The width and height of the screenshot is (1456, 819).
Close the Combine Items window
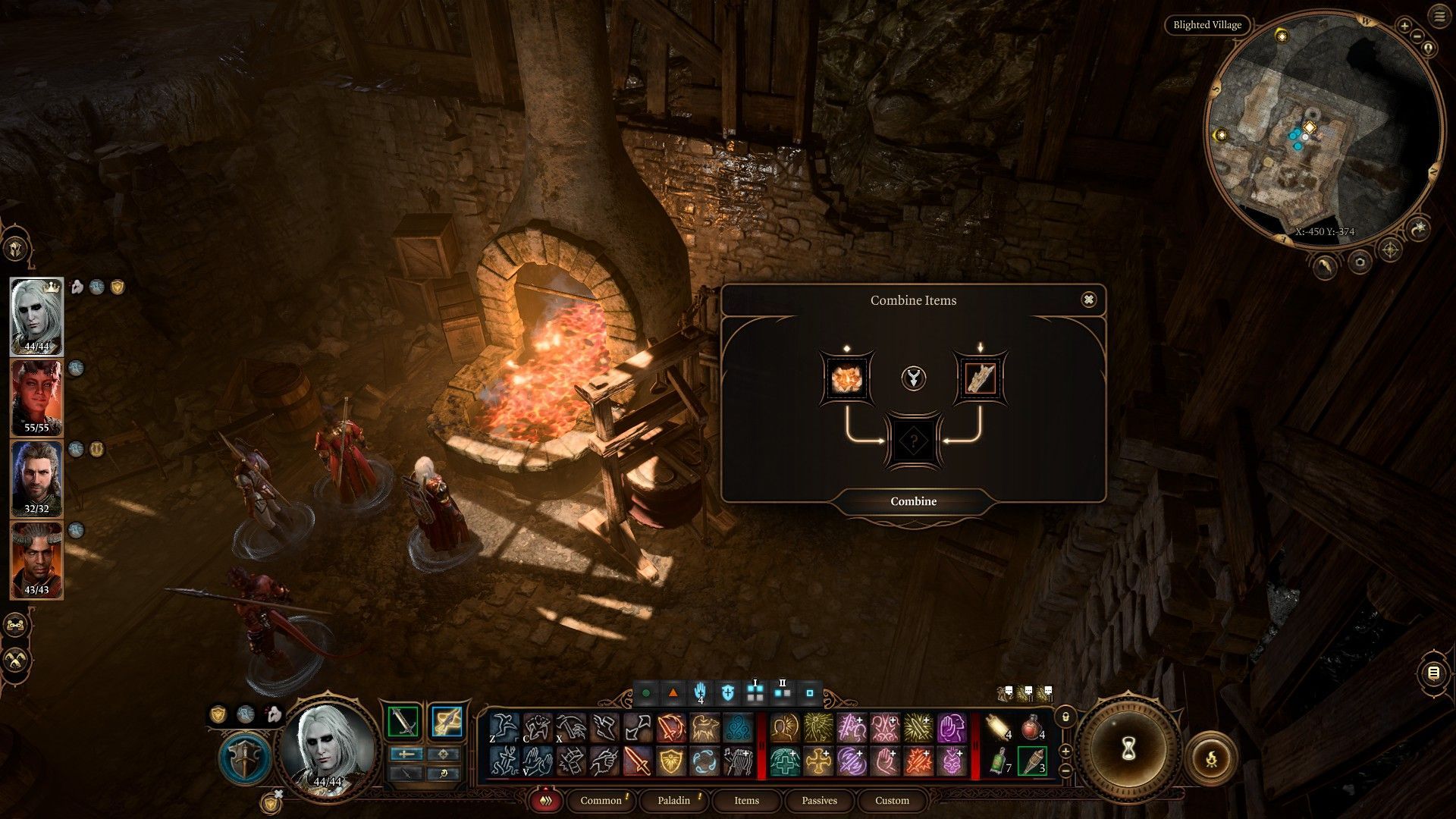tap(1088, 300)
